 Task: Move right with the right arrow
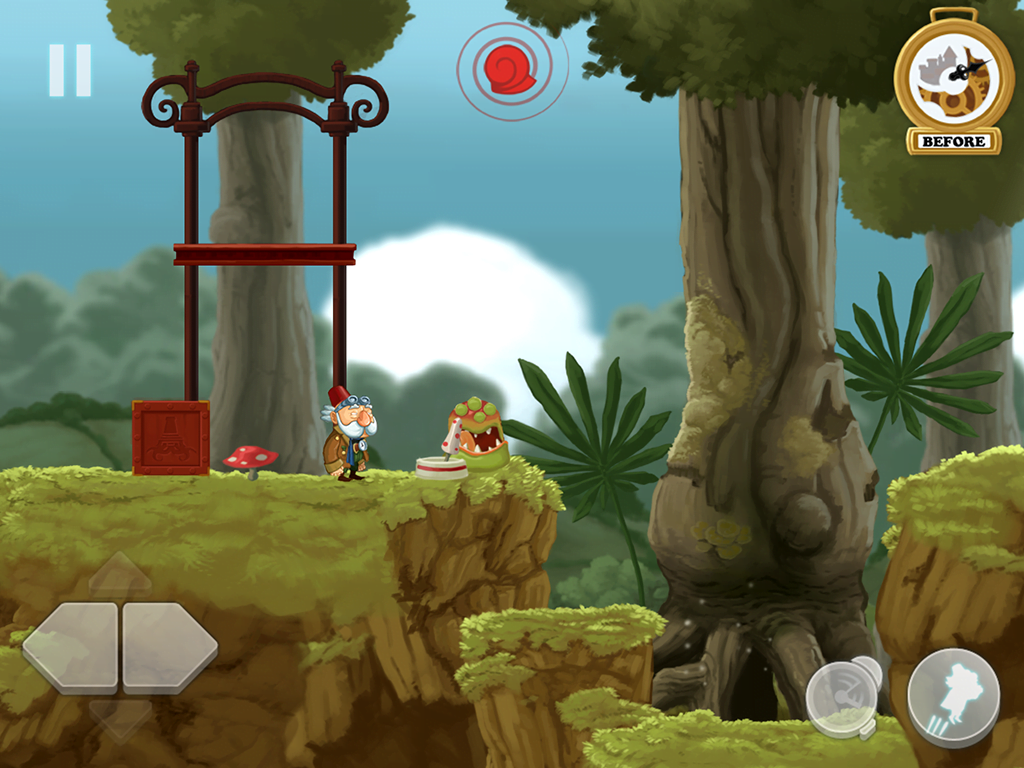(x=169, y=647)
